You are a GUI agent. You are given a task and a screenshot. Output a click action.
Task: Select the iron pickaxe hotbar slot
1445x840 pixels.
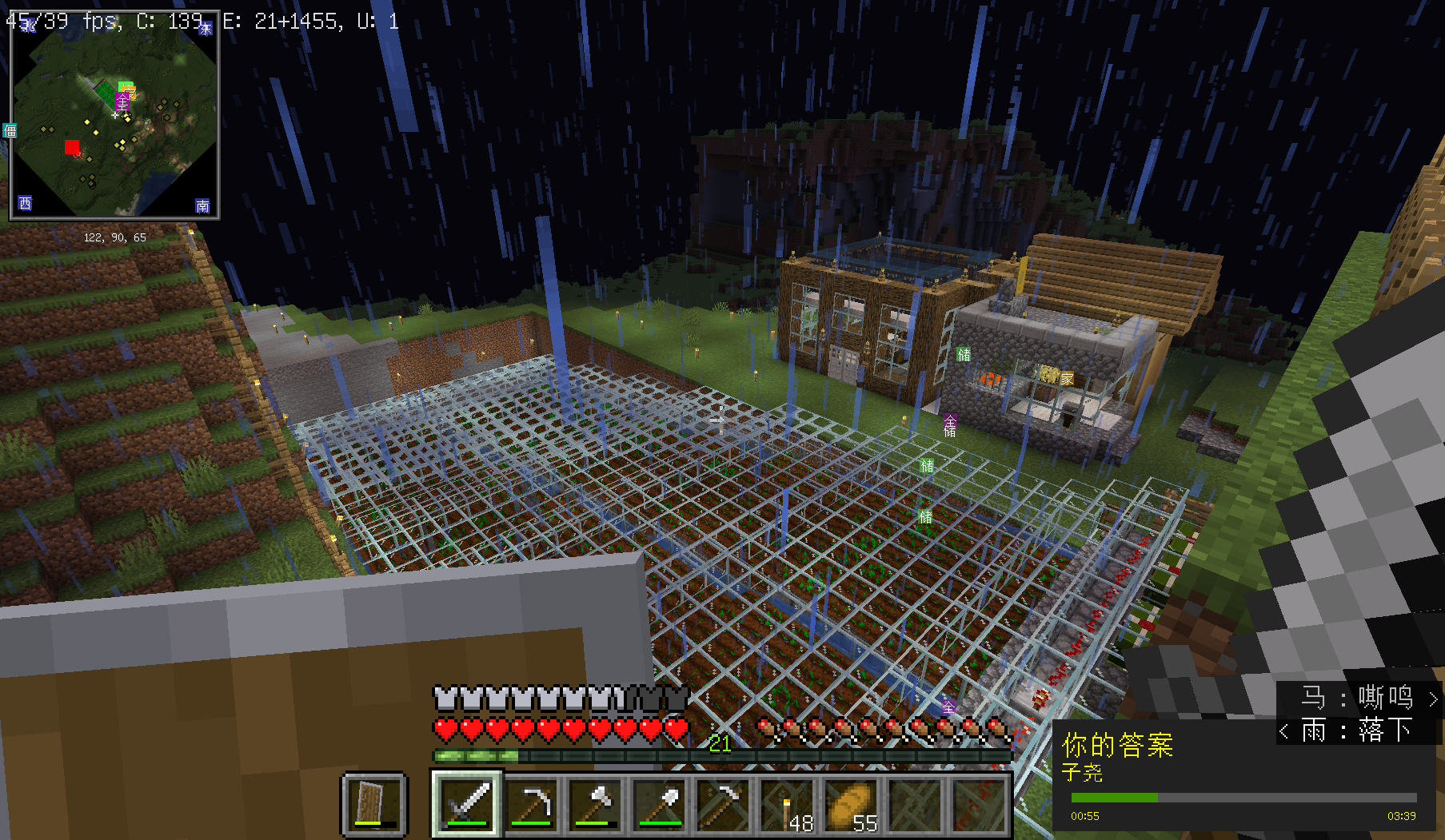coord(533,804)
